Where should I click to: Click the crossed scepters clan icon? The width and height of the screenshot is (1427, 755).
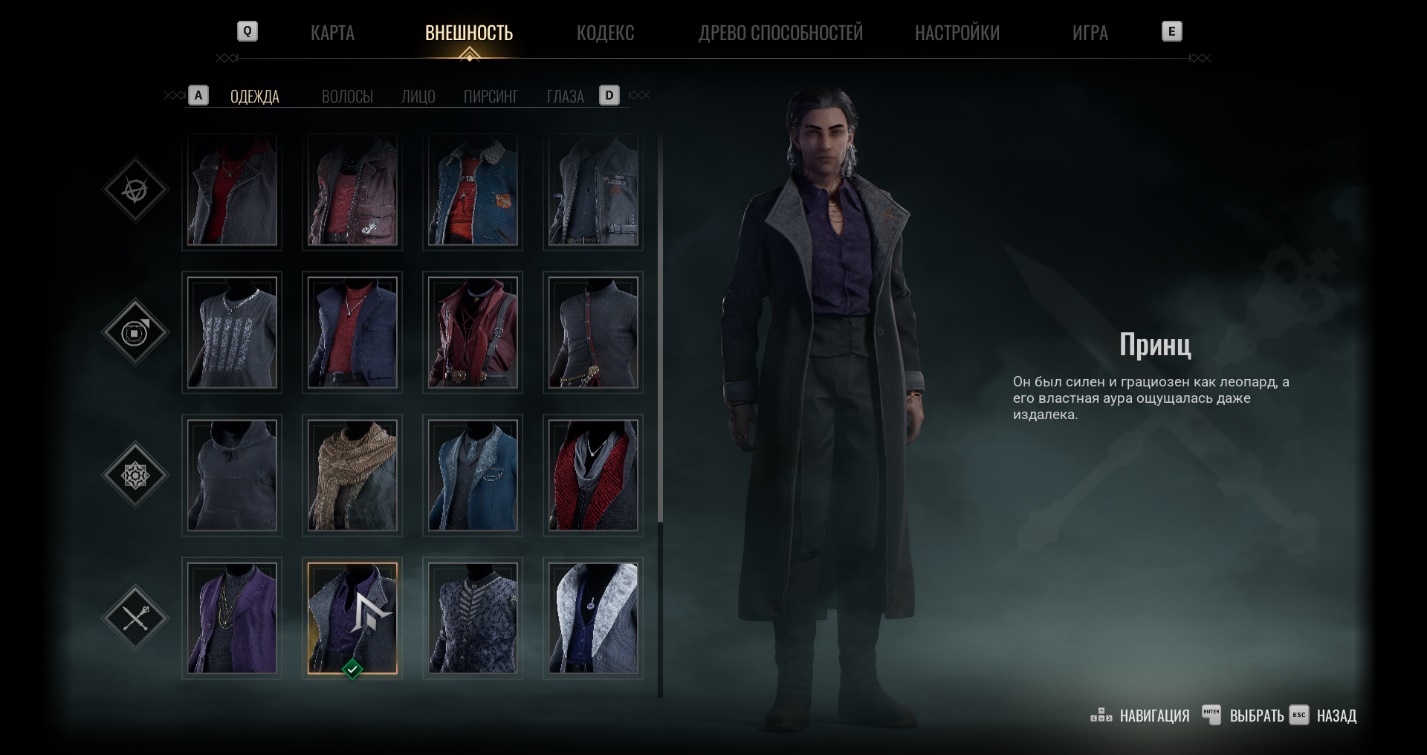136,617
